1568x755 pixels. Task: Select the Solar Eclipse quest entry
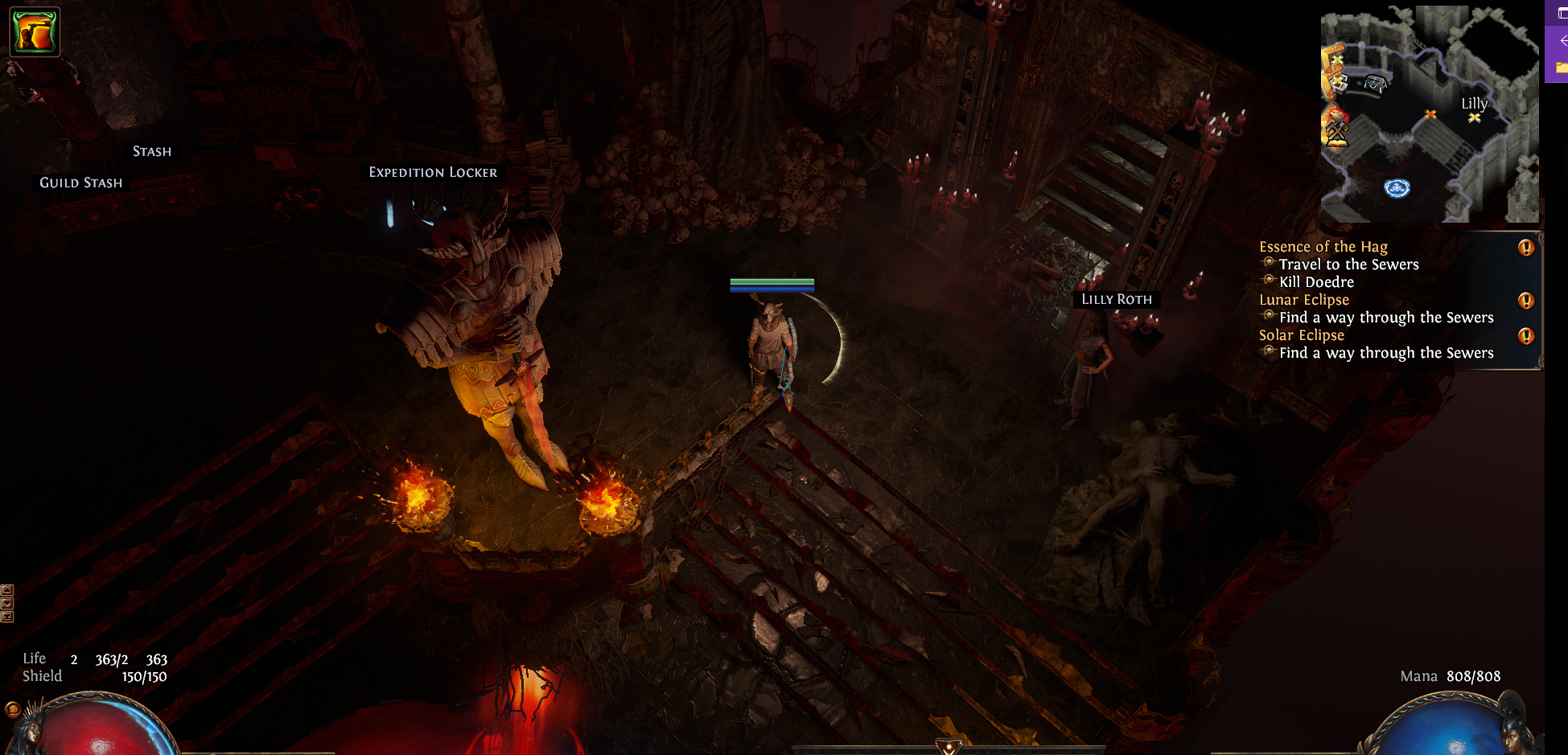(1301, 335)
